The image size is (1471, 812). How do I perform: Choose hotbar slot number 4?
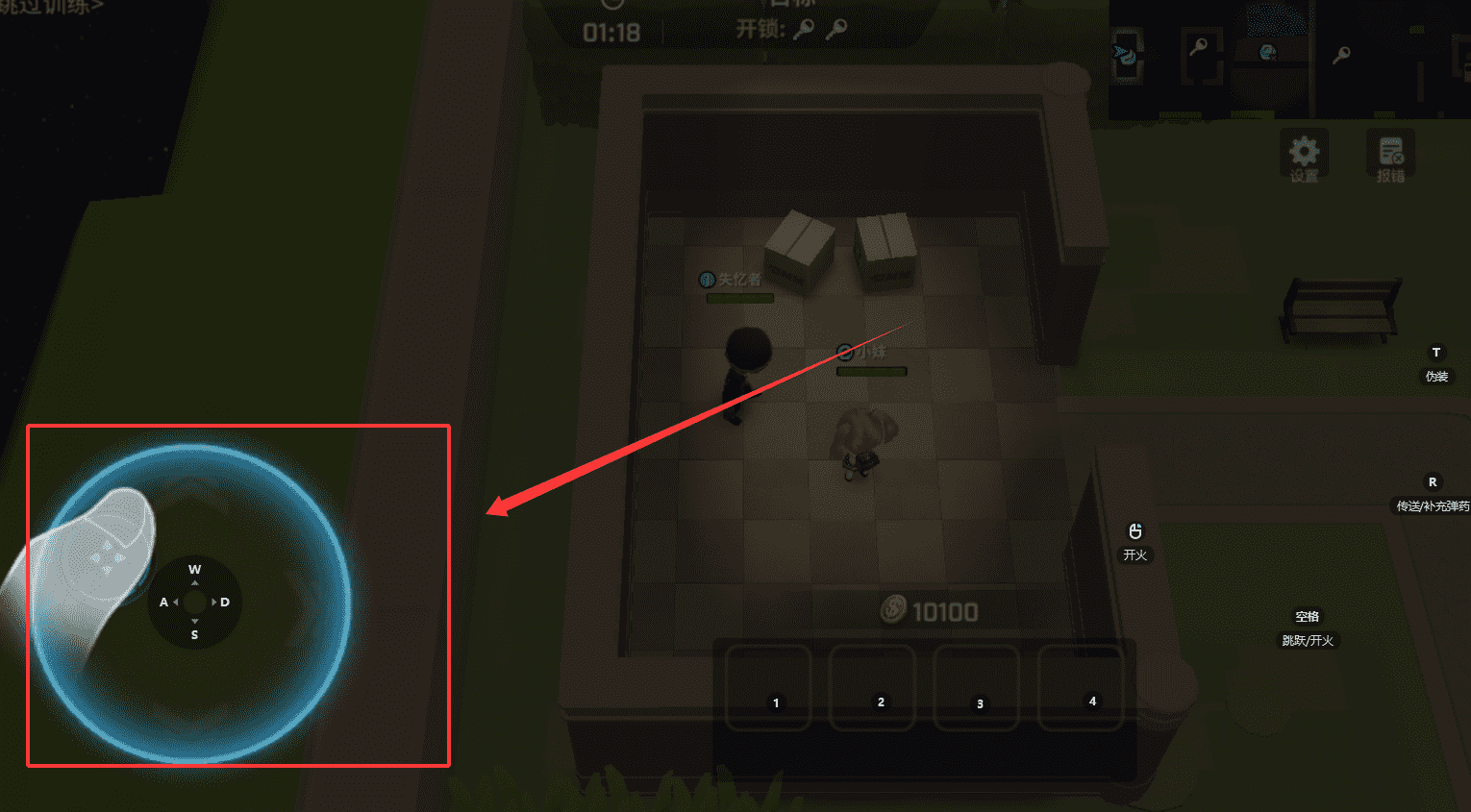[x=1081, y=688]
